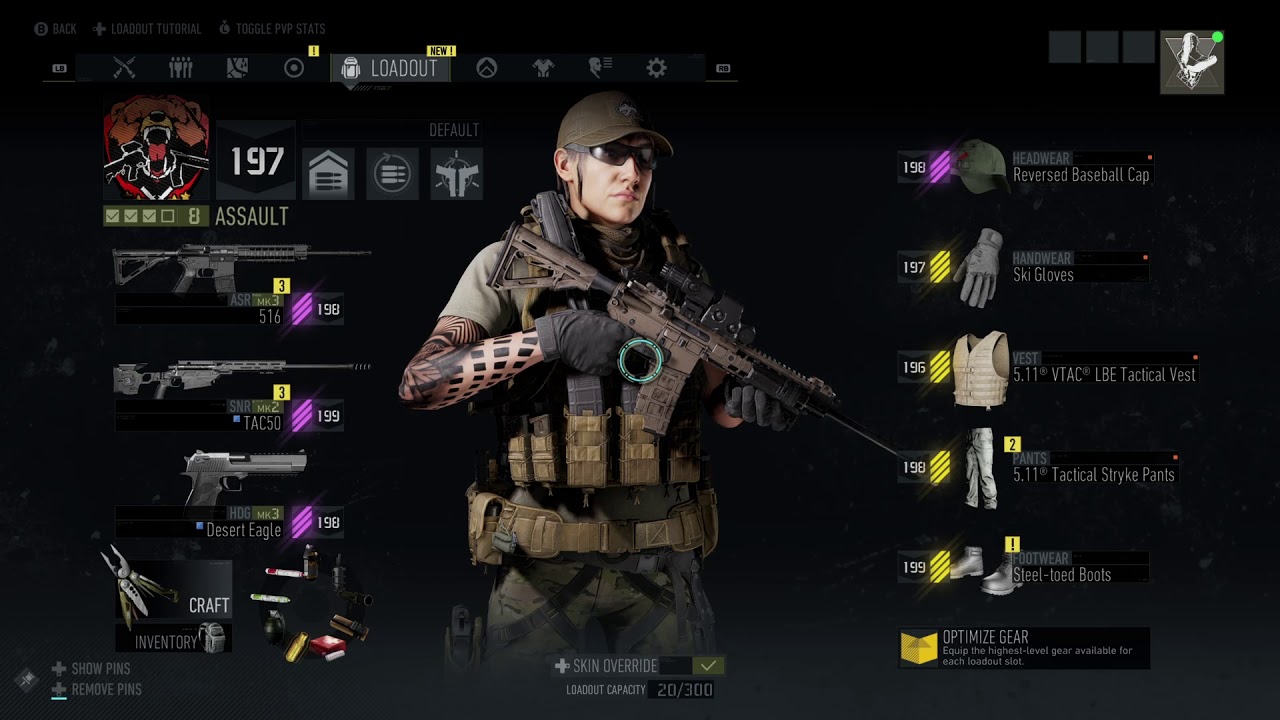This screenshot has height=720, width=1280.
Task: Select the shirt customization tab
Action: [543, 68]
